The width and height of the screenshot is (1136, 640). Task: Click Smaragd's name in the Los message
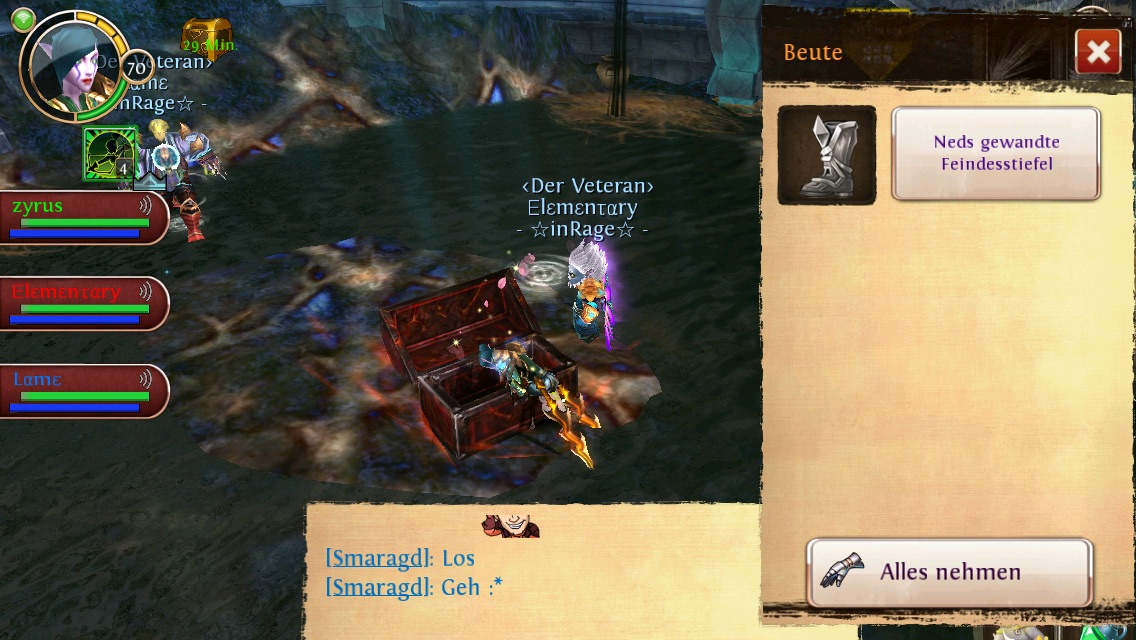click(x=379, y=558)
